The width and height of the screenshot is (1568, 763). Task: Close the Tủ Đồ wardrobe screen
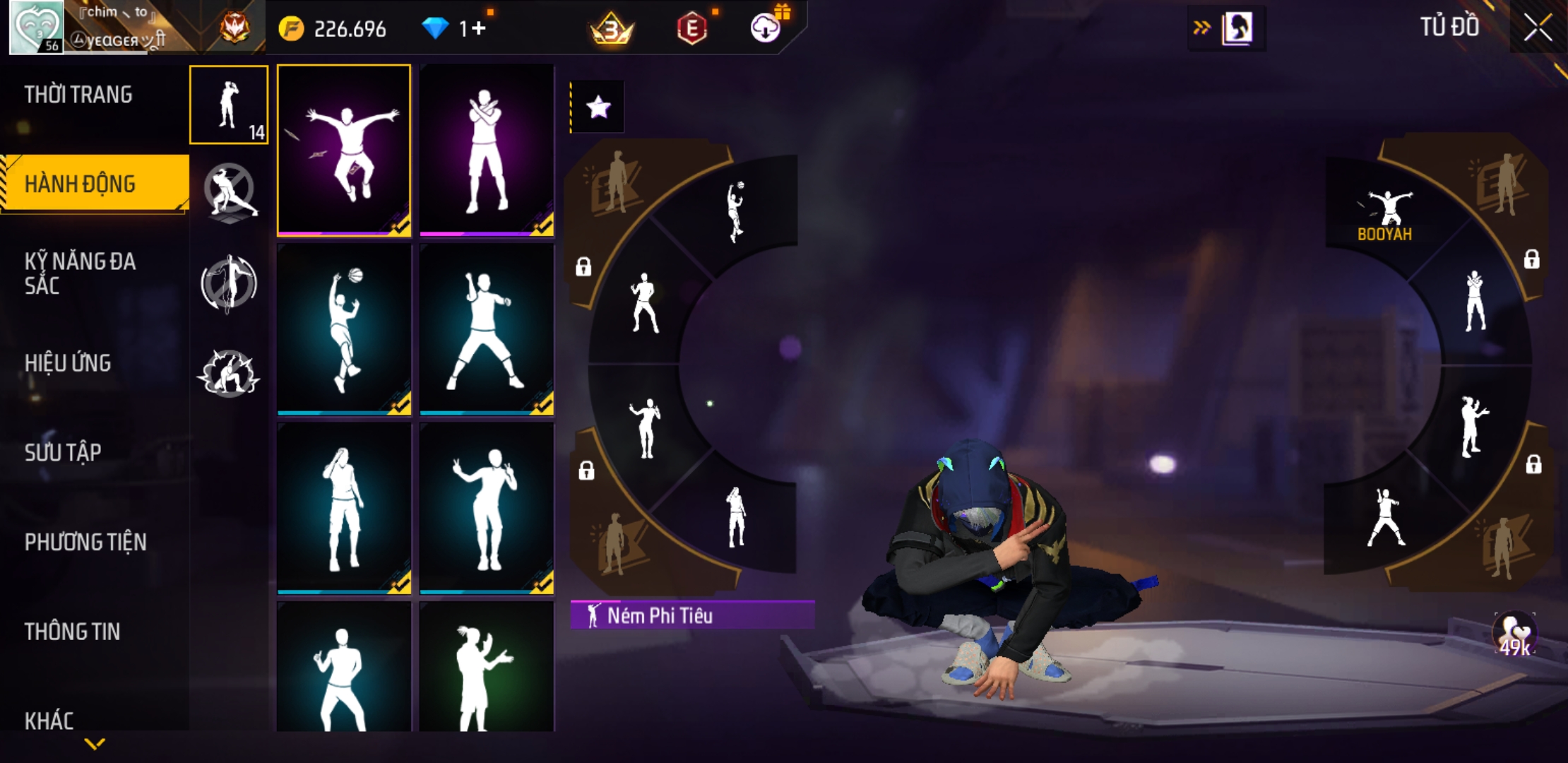[1537, 28]
